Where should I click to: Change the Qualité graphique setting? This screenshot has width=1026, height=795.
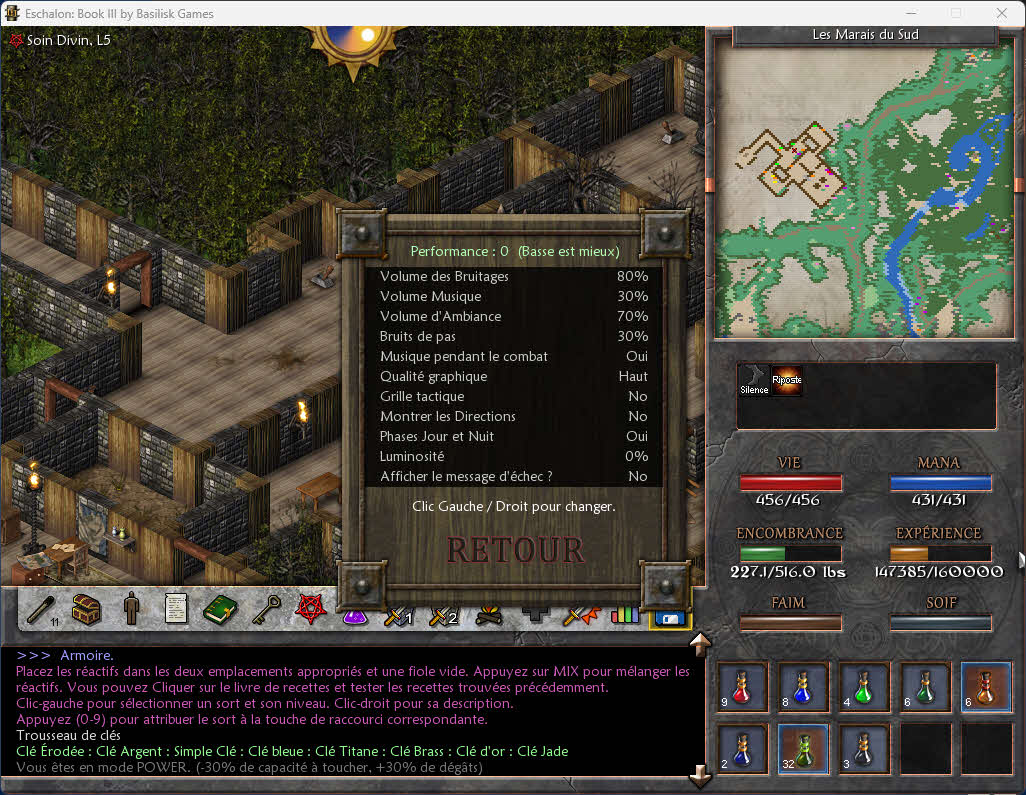[514, 376]
